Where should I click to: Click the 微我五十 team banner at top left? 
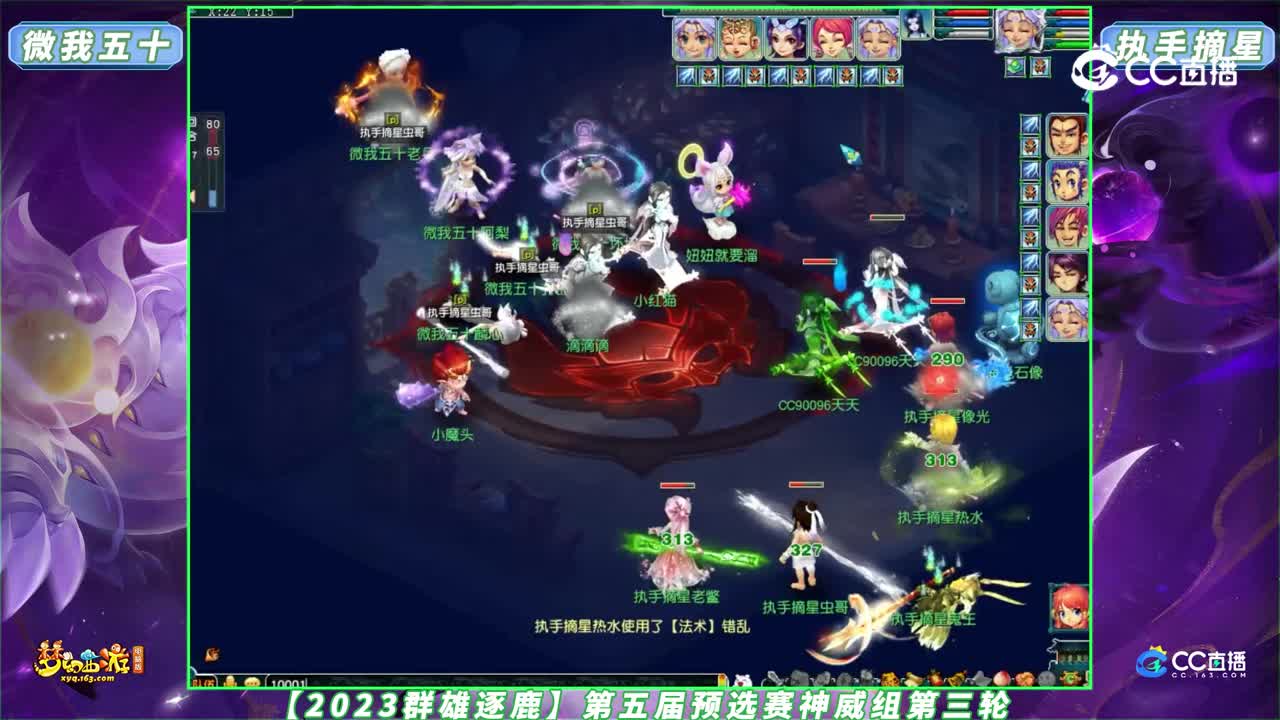93,42
